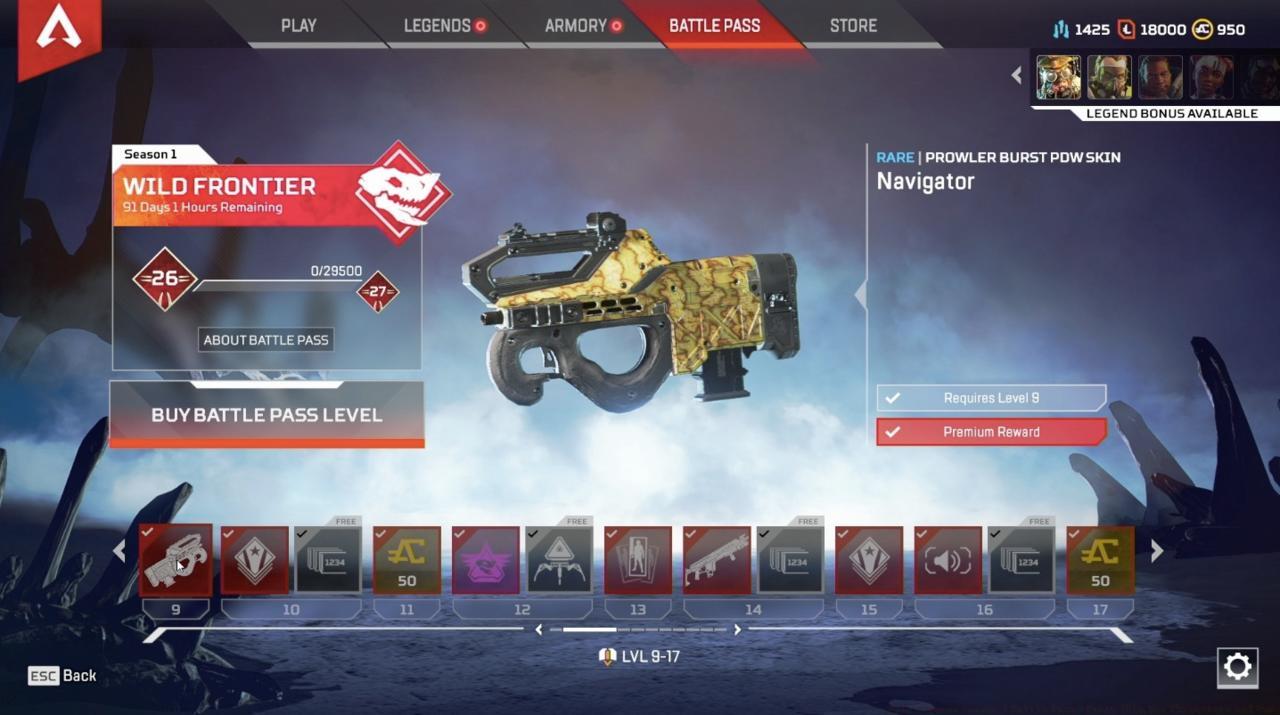Click the About Battle Pass button
The width and height of the screenshot is (1280, 715).
pyautogui.click(x=266, y=340)
